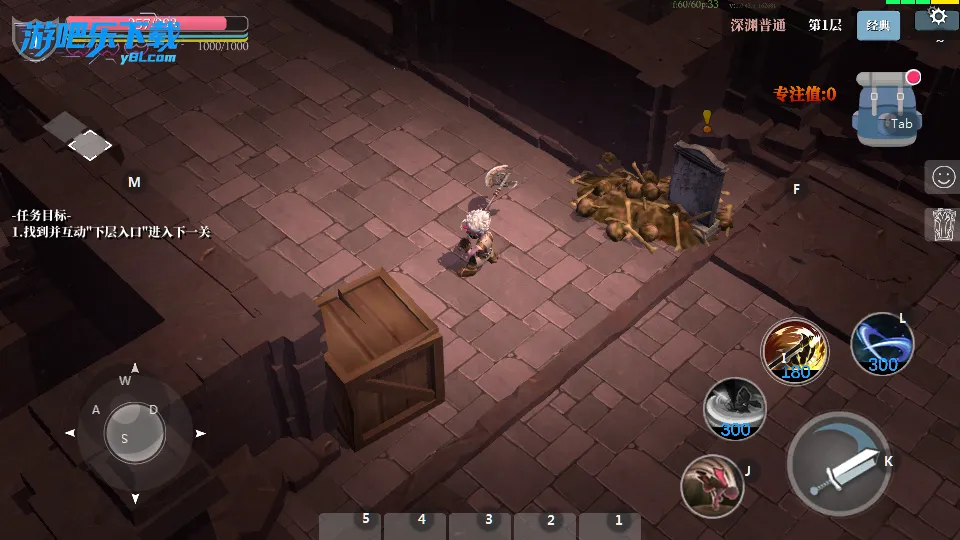The image size is (960, 540).
Task: Open the backpack inventory
Action: point(885,108)
